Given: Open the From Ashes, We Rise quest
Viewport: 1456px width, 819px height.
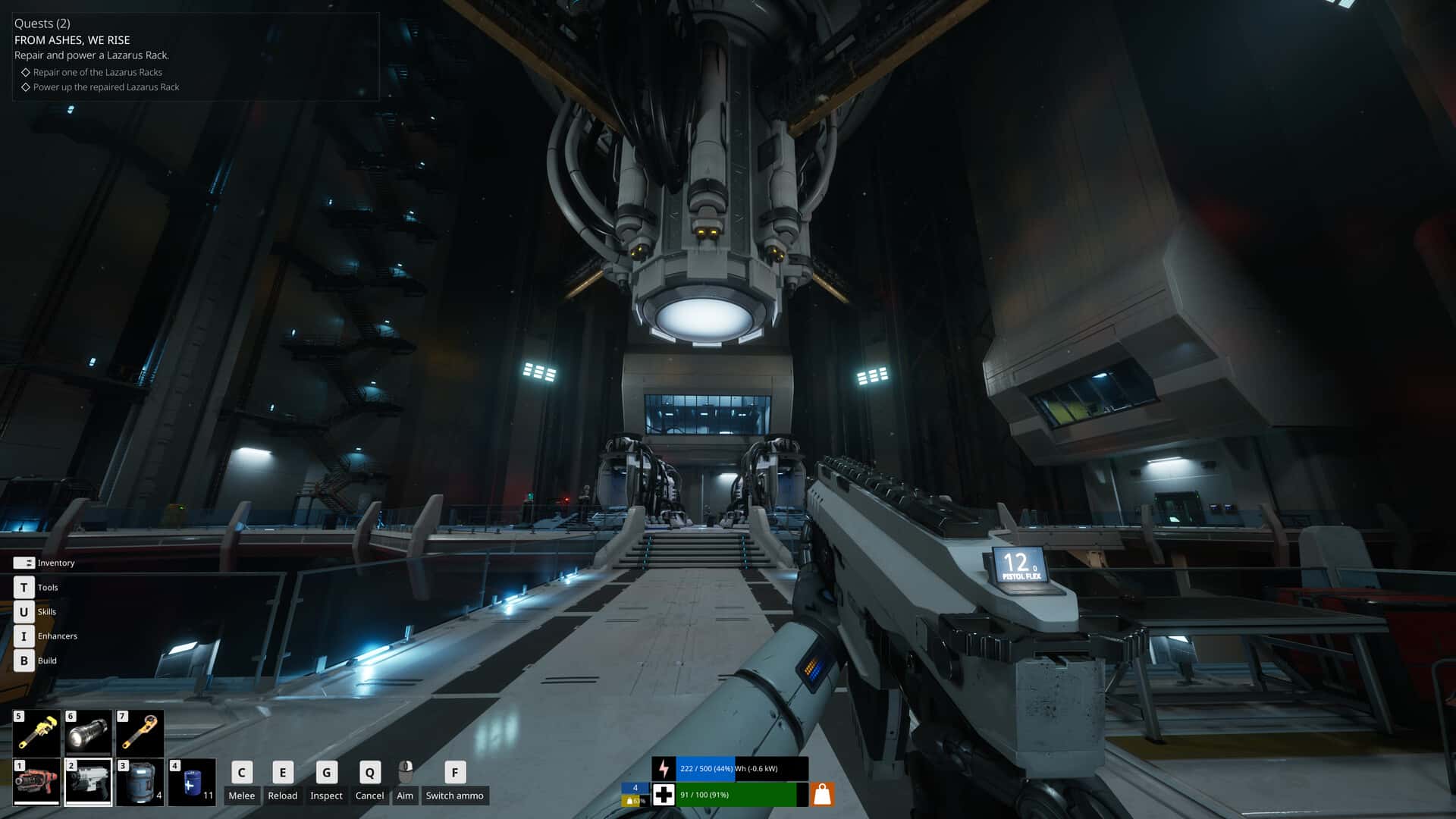Looking at the screenshot, I should pyautogui.click(x=72, y=40).
